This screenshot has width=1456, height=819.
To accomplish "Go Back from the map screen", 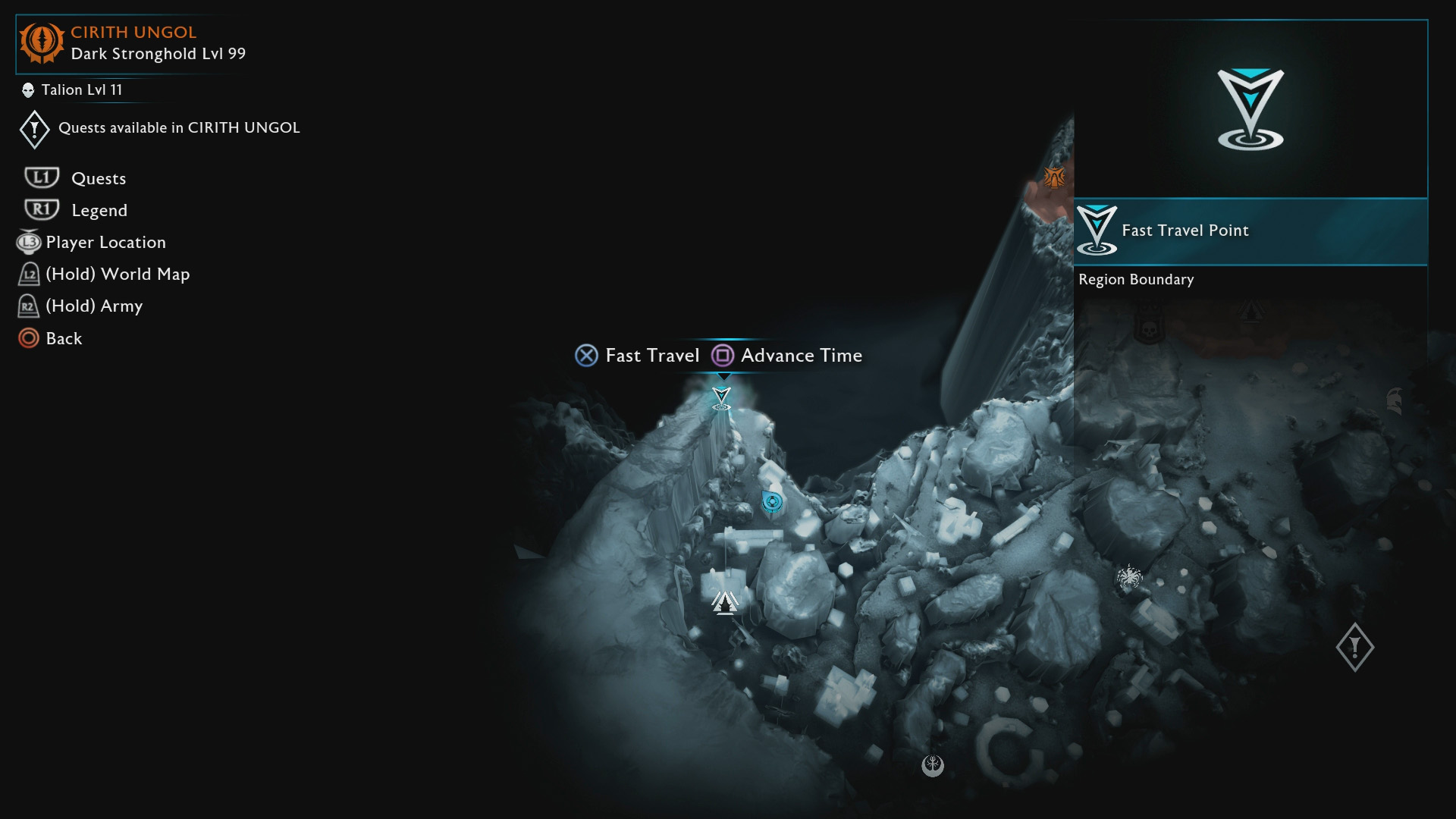I will click(63, 339).
